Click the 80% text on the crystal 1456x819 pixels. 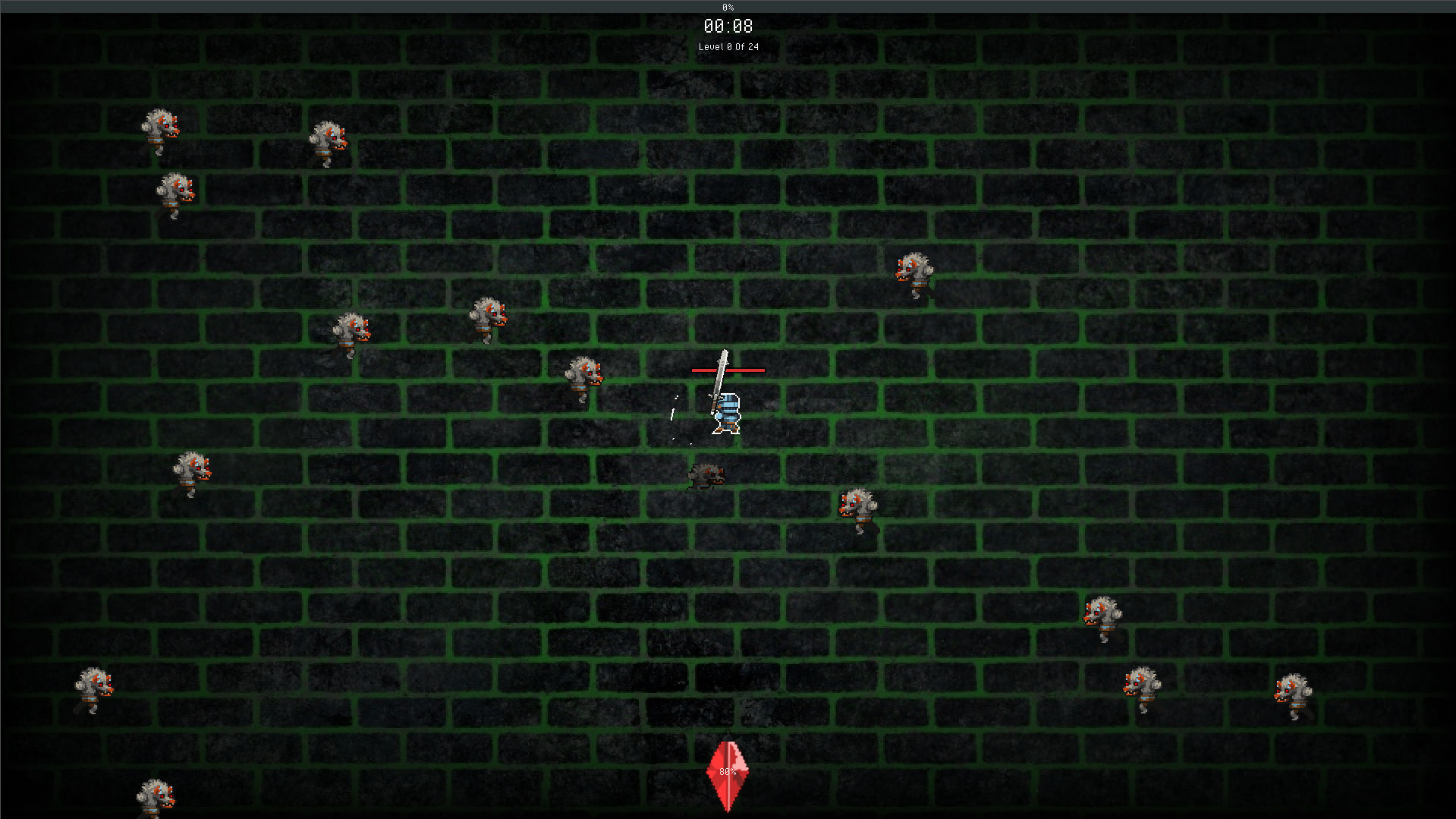coord(726,772)
